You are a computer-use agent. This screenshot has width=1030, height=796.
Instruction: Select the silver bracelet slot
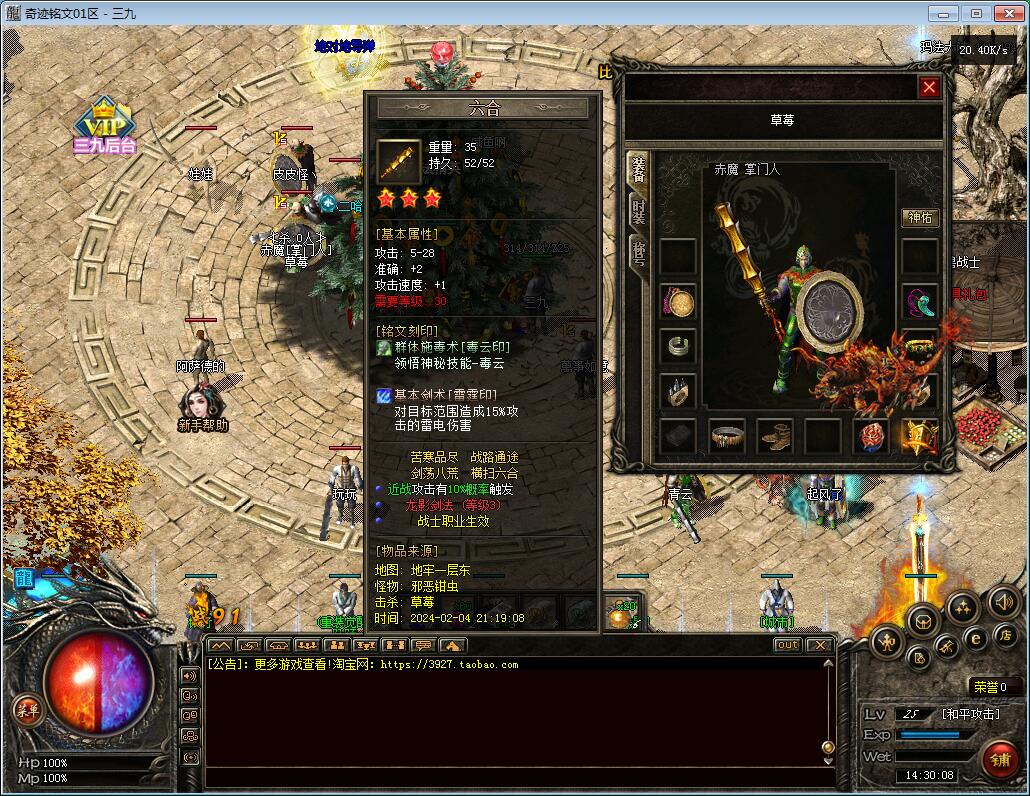pyautogui.click(x=678, y=346)
